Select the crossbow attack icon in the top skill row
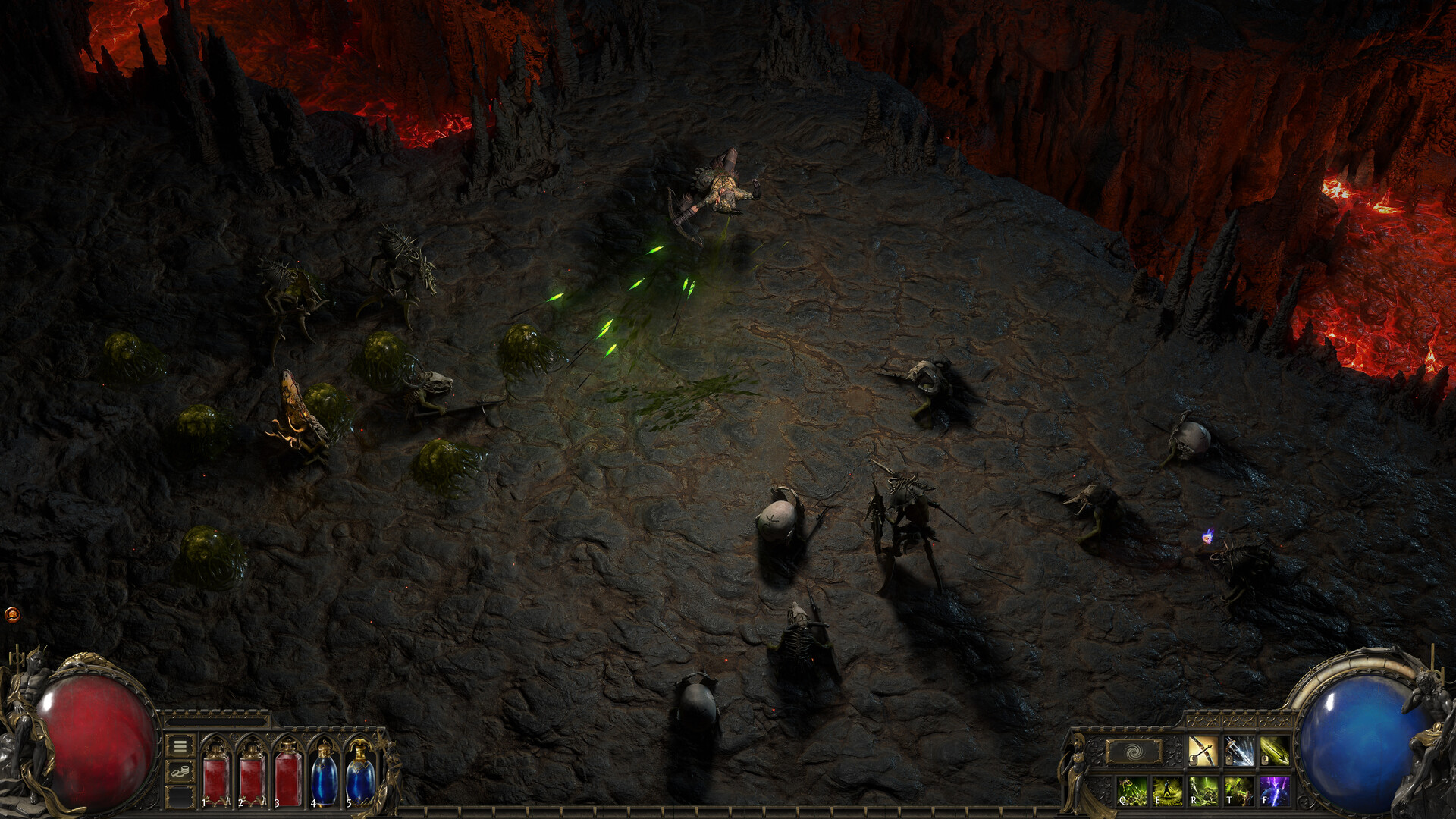This screenshot has height=819, width=1456. [1203, 751]
